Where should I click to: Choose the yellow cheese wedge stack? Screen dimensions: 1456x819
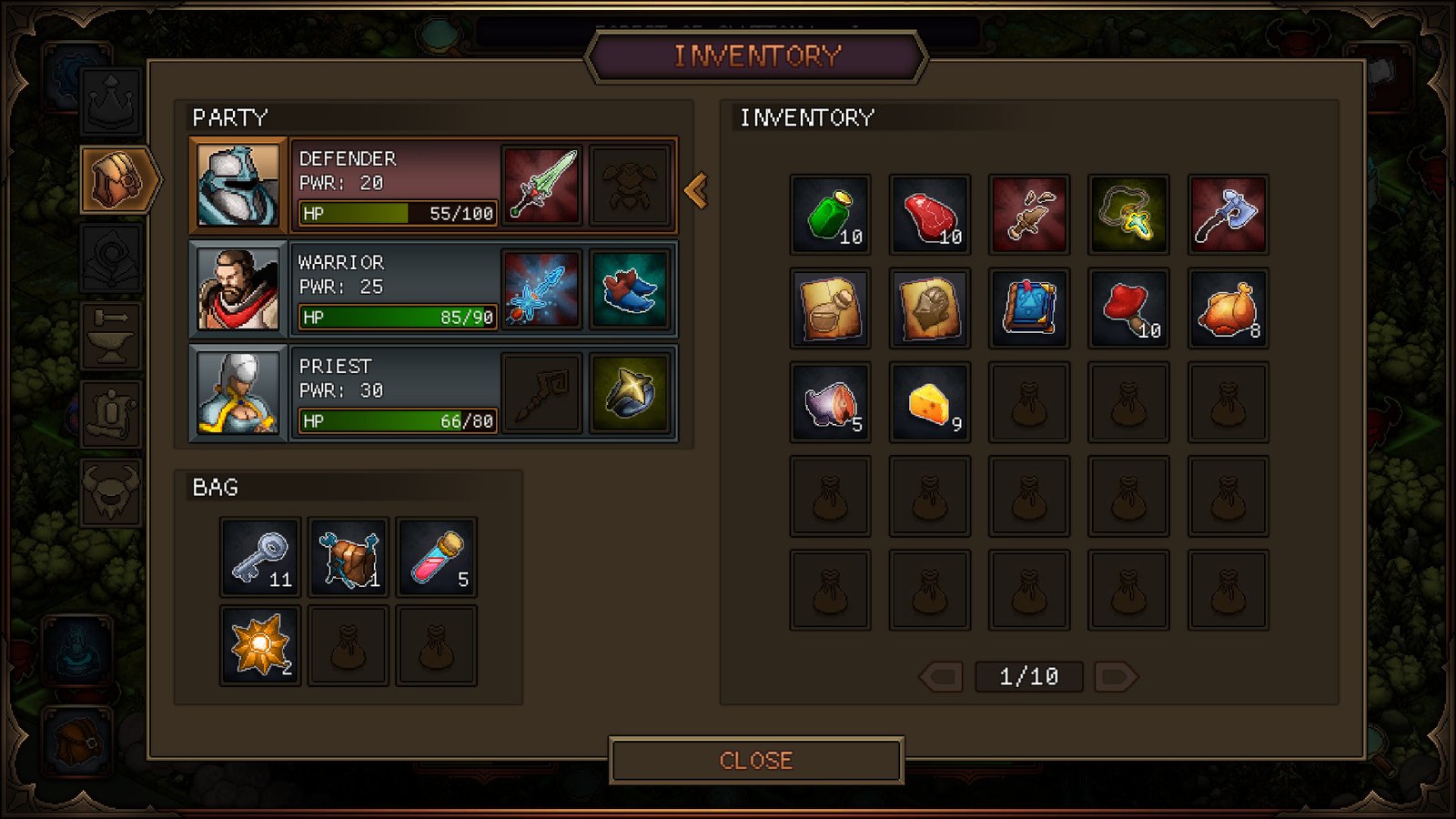tap(929, 402)
